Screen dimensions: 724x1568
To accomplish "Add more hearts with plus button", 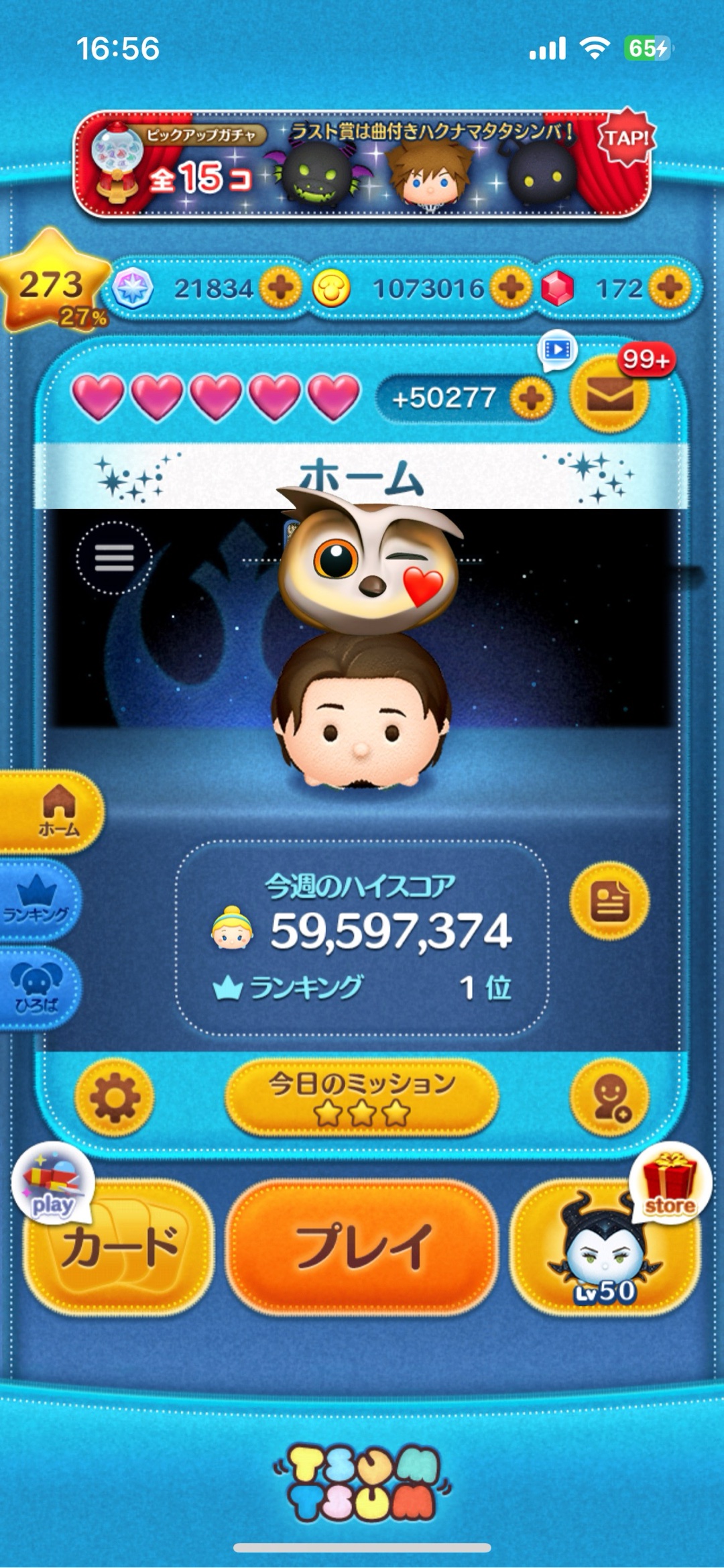I will click(x=531, y=398).
